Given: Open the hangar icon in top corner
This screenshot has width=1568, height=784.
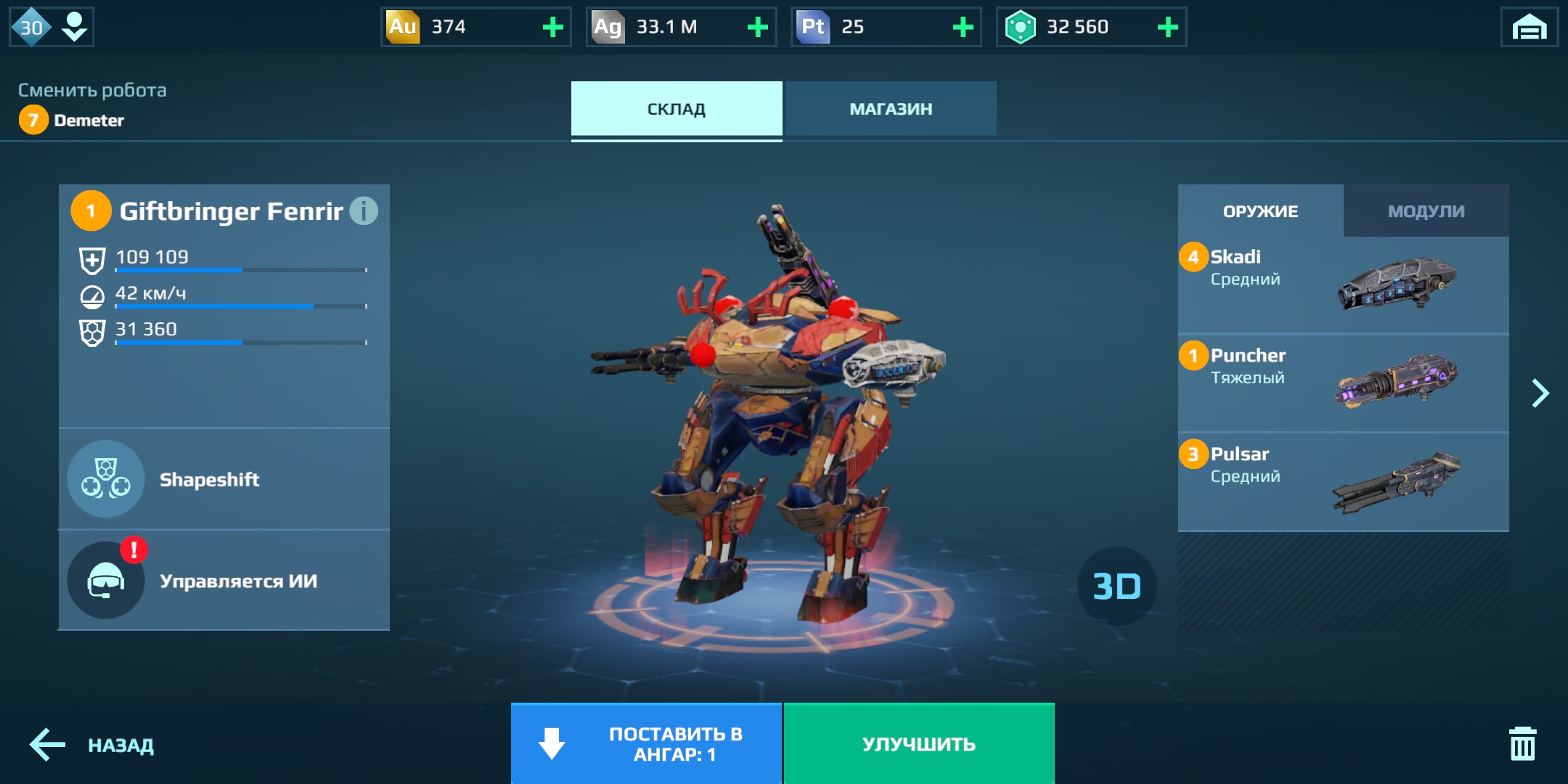Looking at the screenshot, I should click(x=1529, y=28).
